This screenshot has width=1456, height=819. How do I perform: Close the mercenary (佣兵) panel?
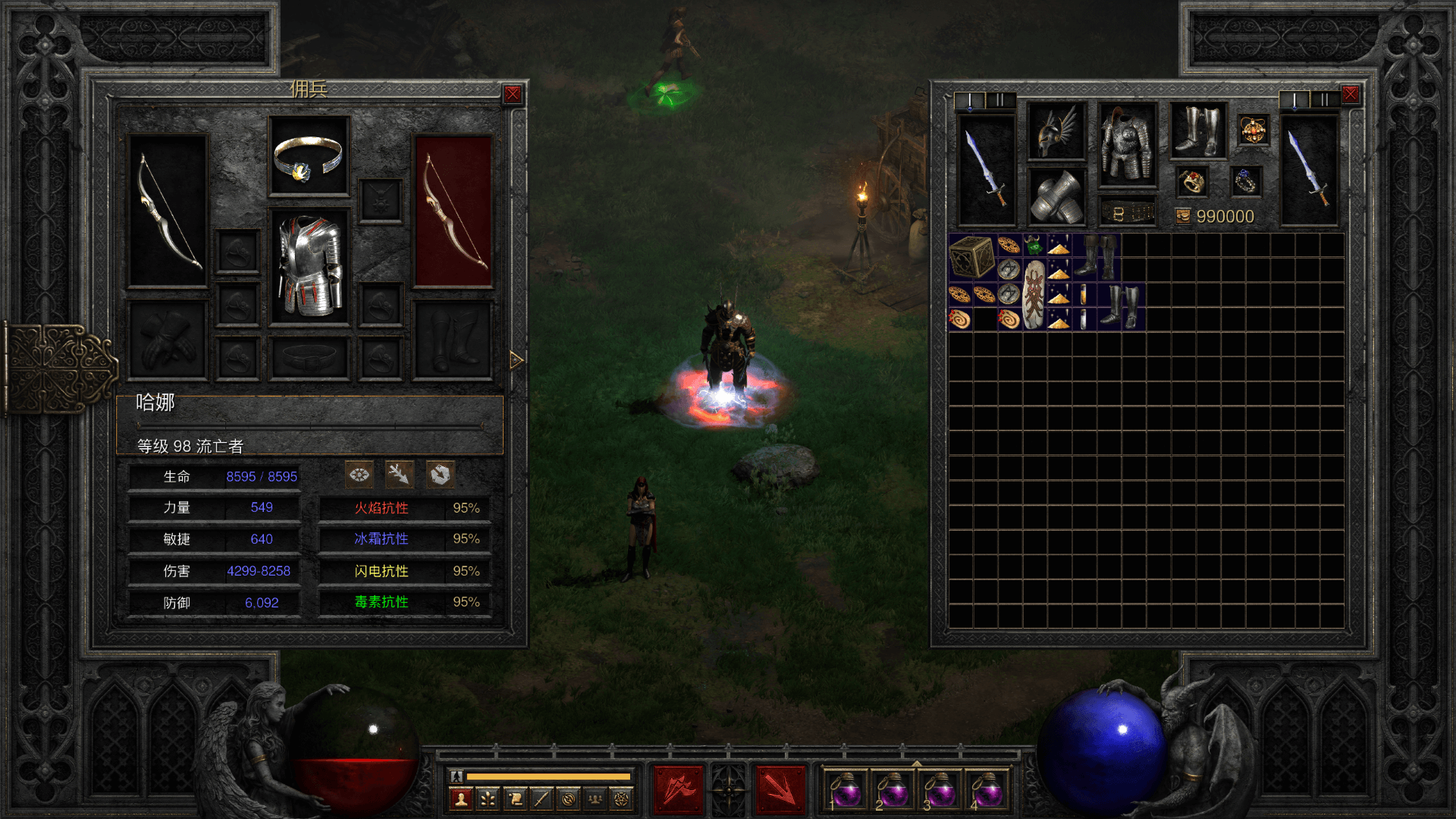513,94
